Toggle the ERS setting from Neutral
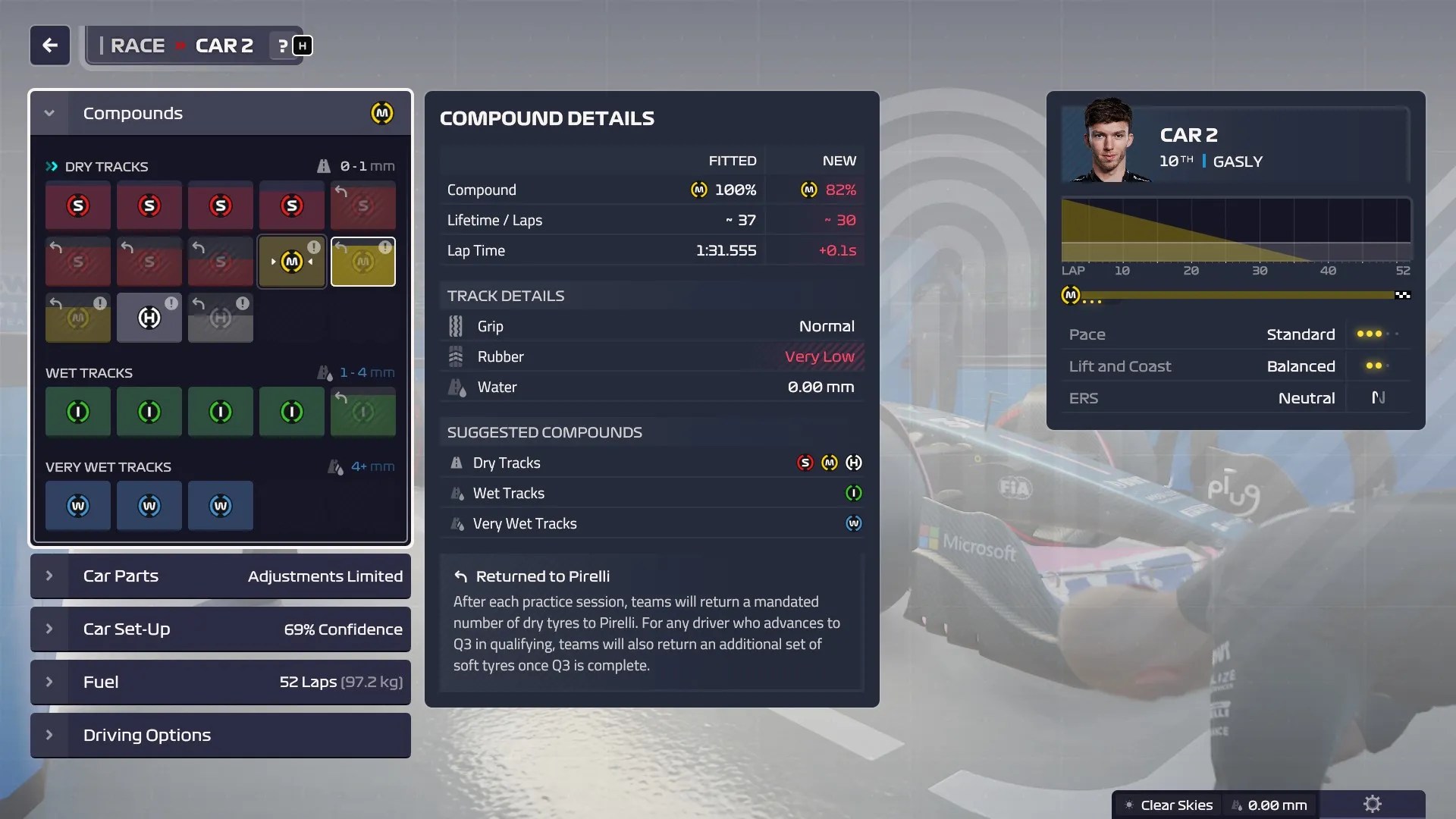 (x=1379, y=397)
